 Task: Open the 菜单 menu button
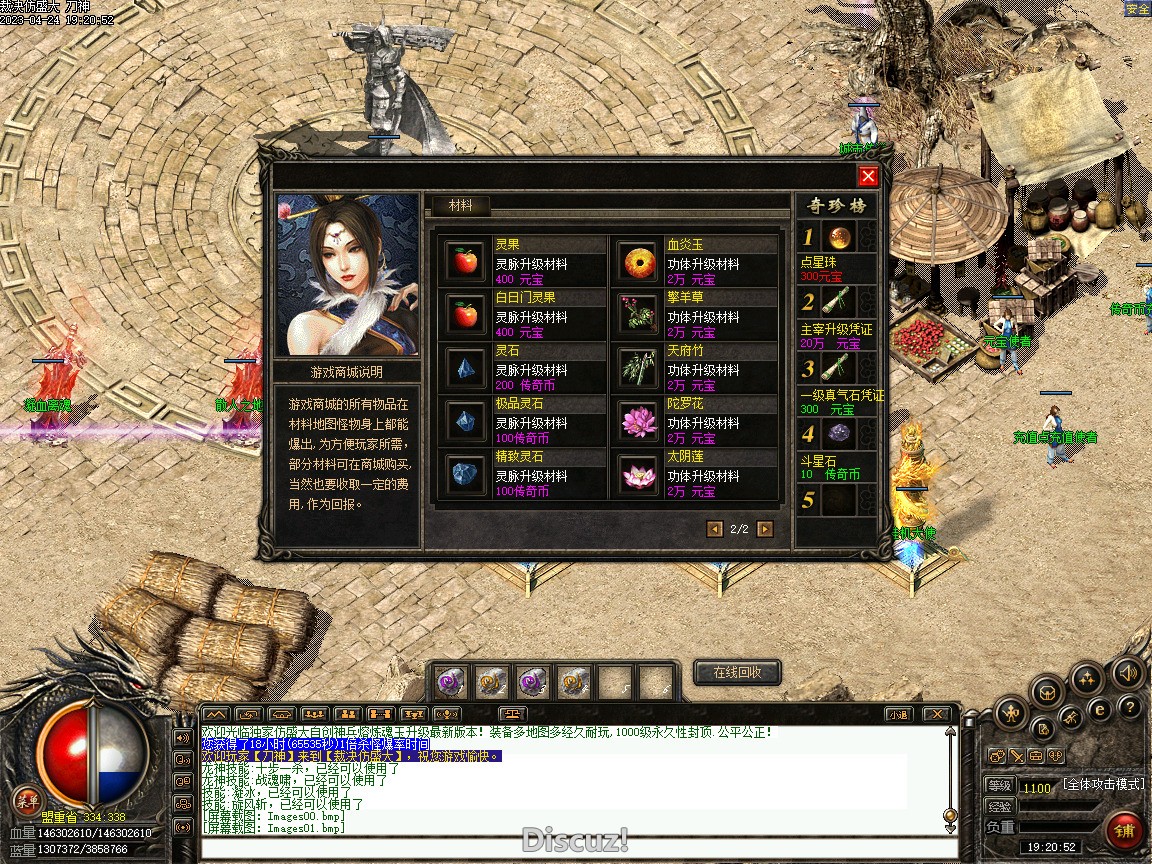(x=27, y=800)
